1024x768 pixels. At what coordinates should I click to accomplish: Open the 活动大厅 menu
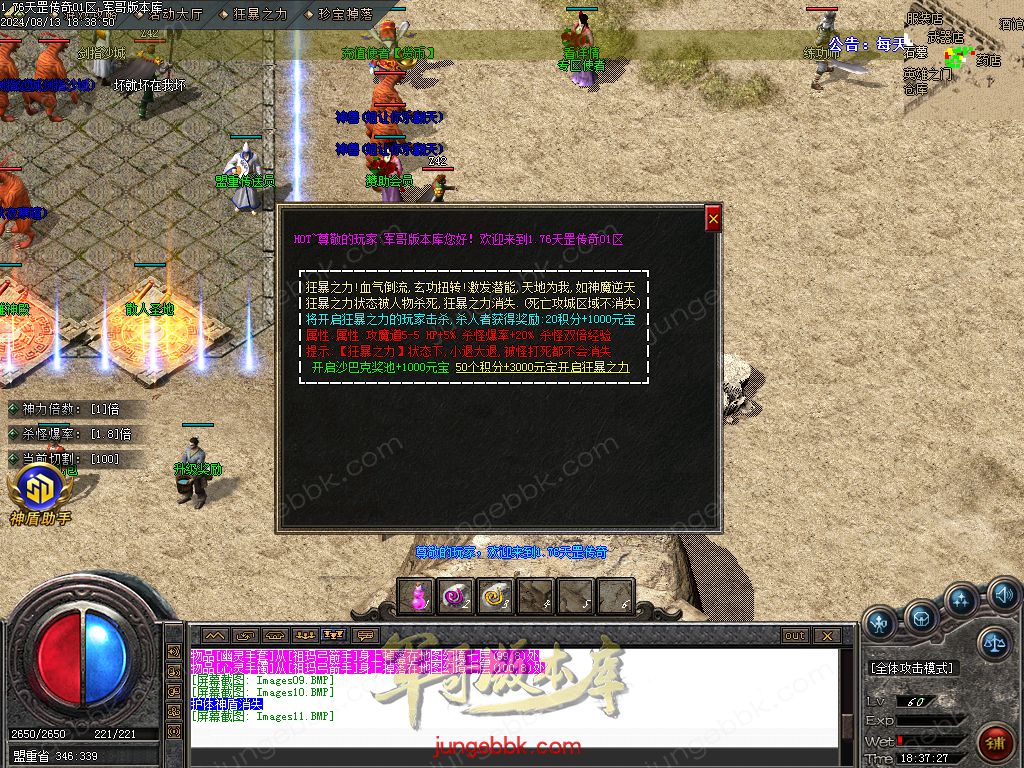(175, 14)
